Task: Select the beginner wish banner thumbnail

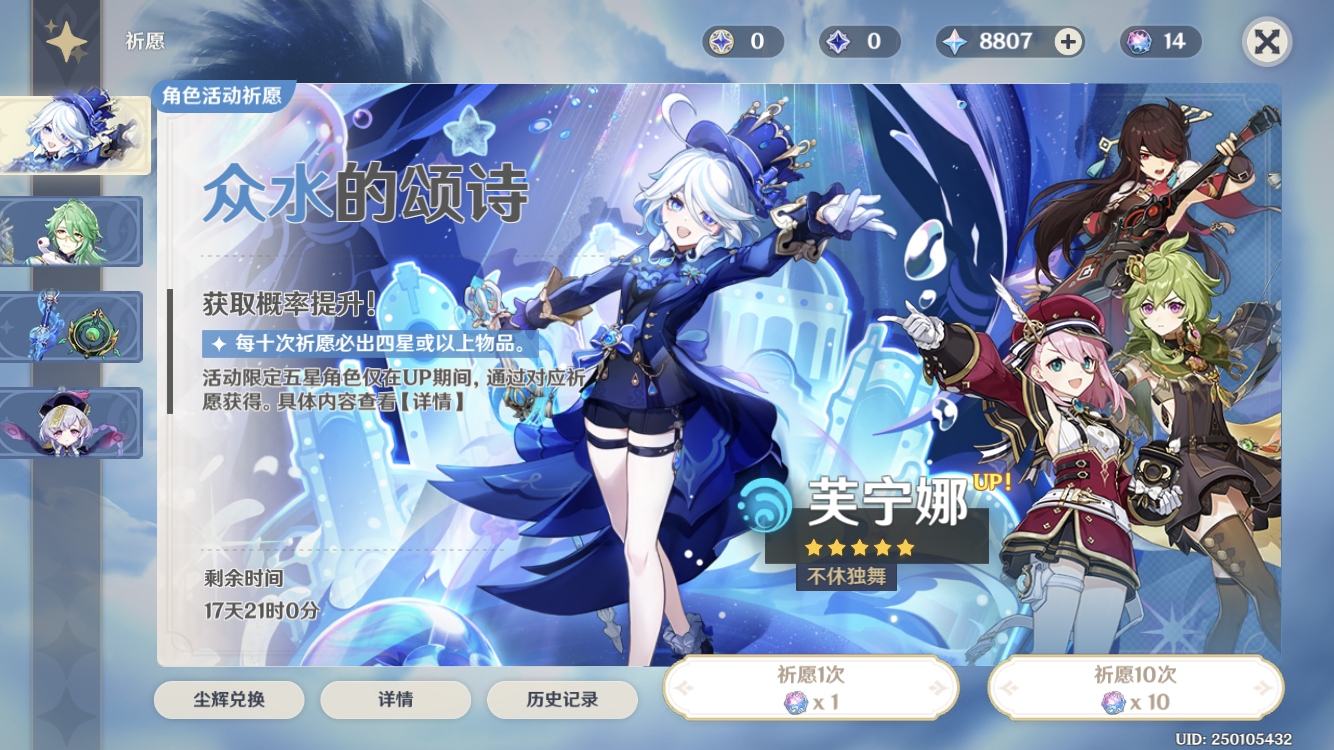Action: [72, 423]
